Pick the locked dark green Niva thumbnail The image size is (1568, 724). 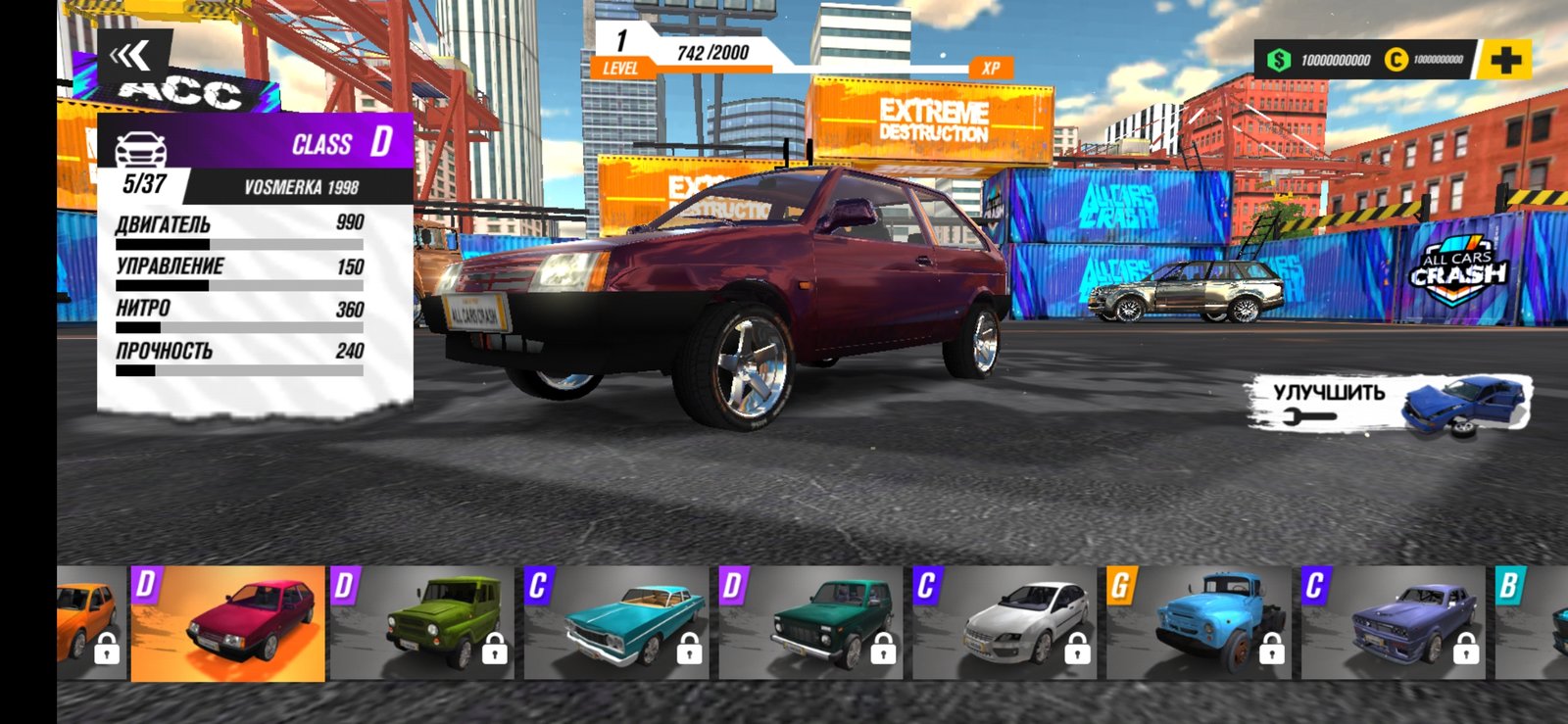pos(810,623)
